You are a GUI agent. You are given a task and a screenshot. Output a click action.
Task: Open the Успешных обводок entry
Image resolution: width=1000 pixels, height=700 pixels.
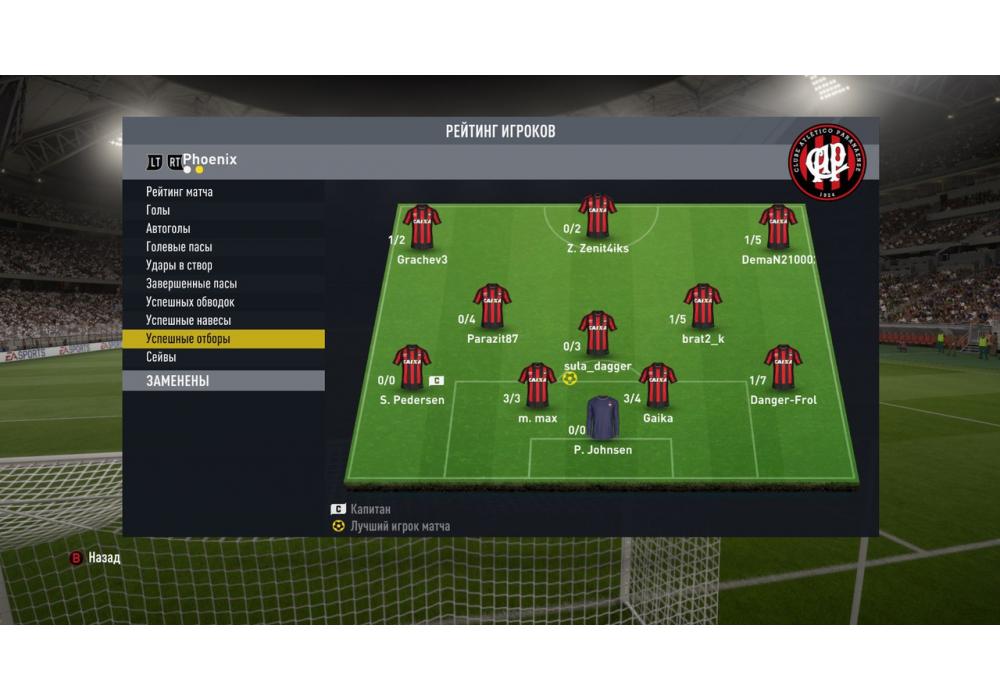point(190,302)
